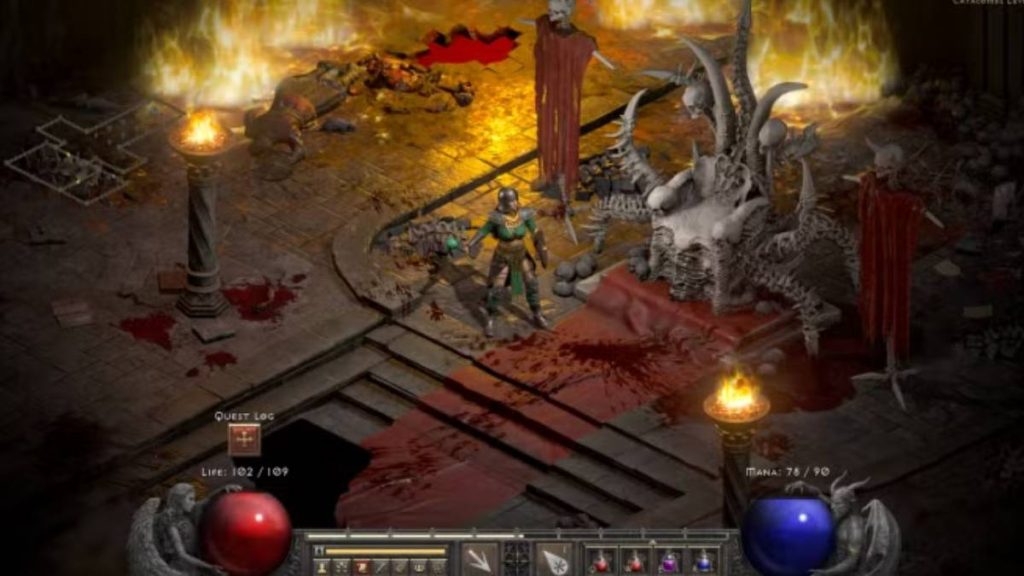Select the left-hand arrow attack skill
Image resolution: width=1024 pixels, height=576 pixels.
(x=480, y=560)
